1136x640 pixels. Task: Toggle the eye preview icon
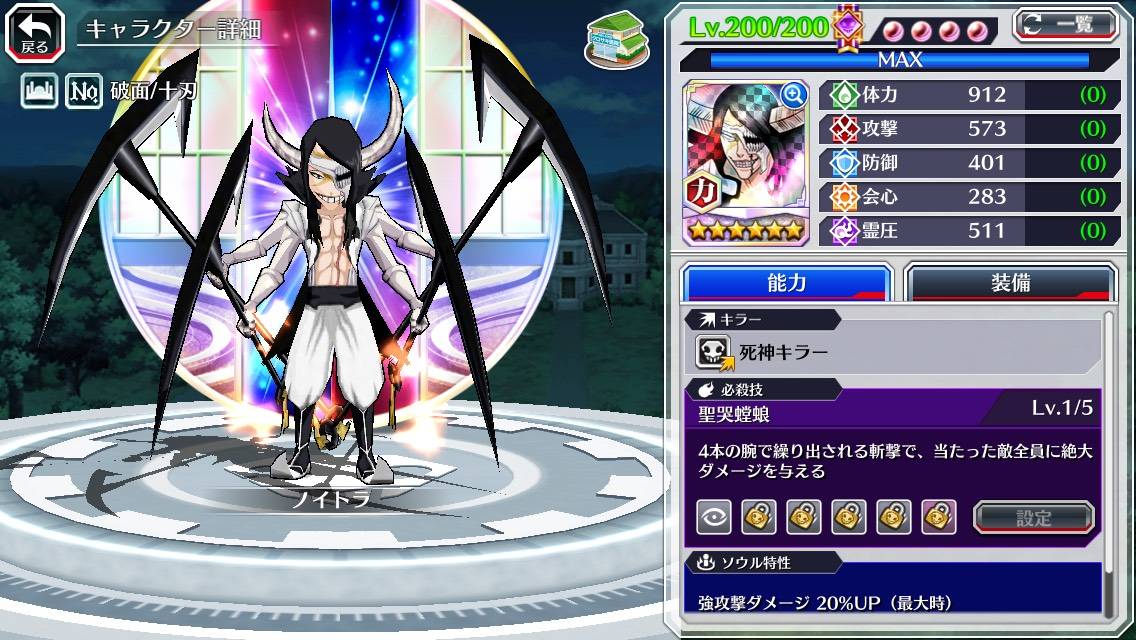pyautogui.click(x=714, y=517)
